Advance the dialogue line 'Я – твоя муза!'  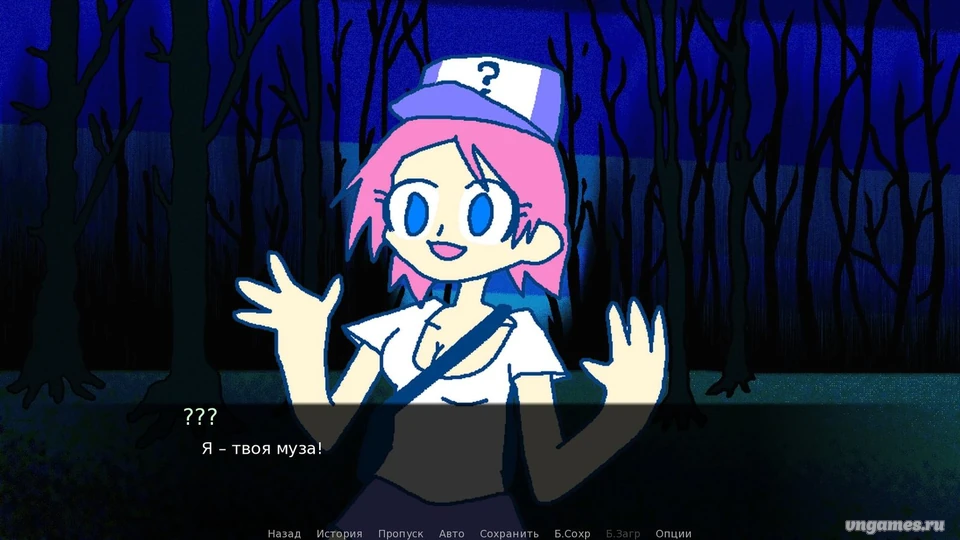(262, 448)
